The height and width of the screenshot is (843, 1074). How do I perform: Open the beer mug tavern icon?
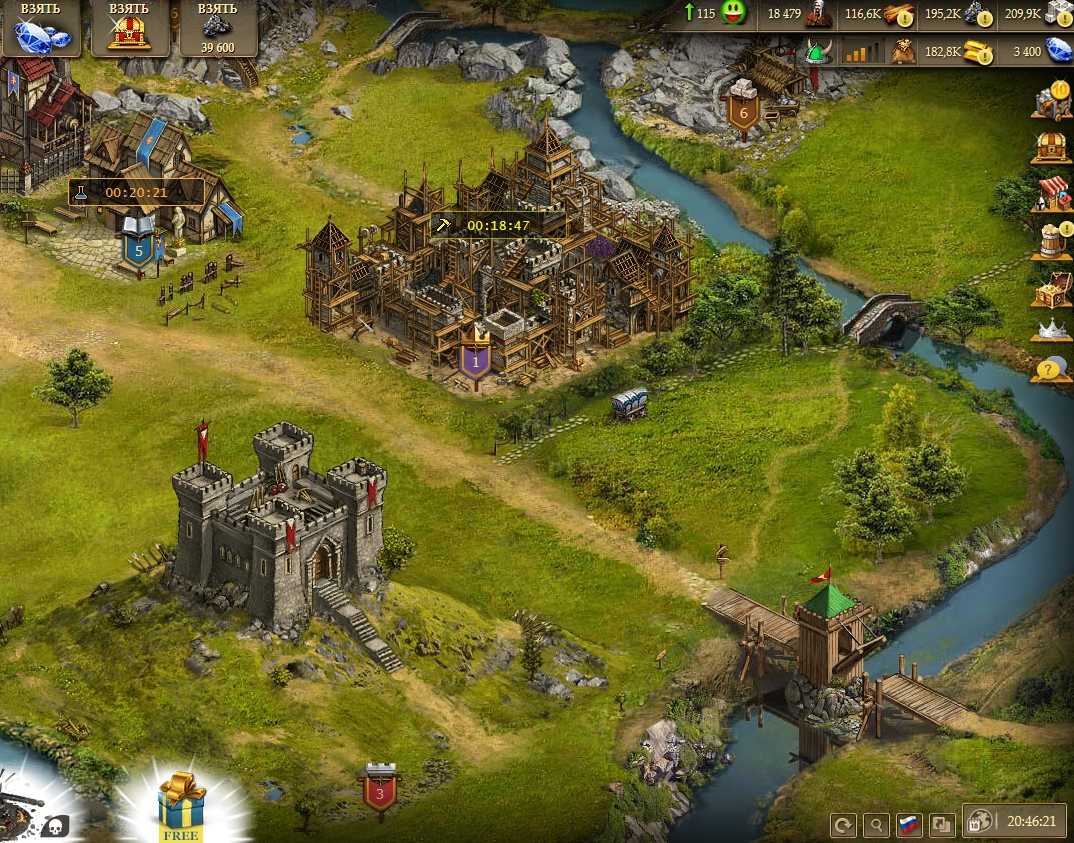(1051, 242)
